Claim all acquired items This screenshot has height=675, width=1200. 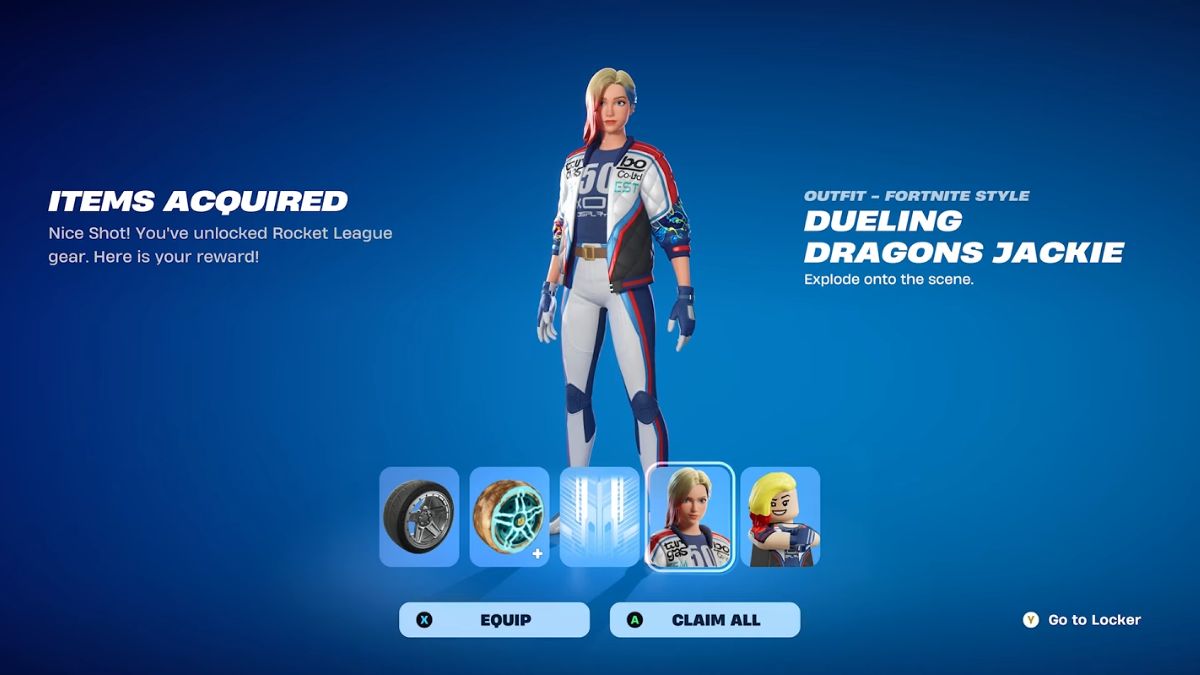click(x=705, y=620)
